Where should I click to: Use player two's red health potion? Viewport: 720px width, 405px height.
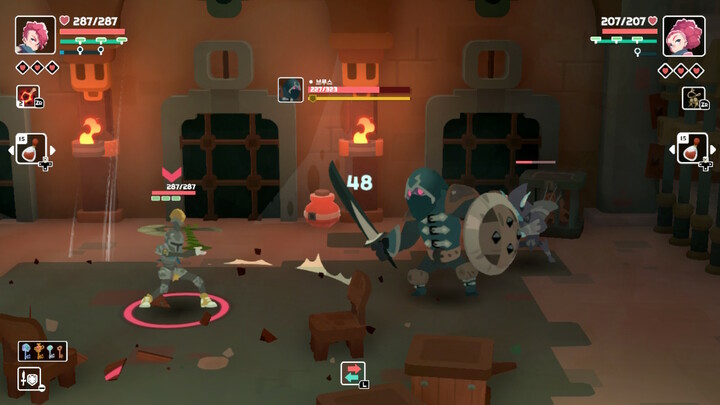click(x=692, y=149)
